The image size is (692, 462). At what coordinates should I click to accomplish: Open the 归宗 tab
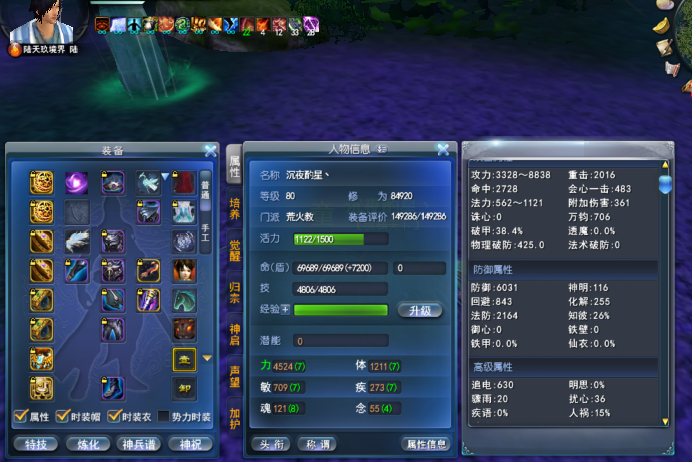(234, 292)
